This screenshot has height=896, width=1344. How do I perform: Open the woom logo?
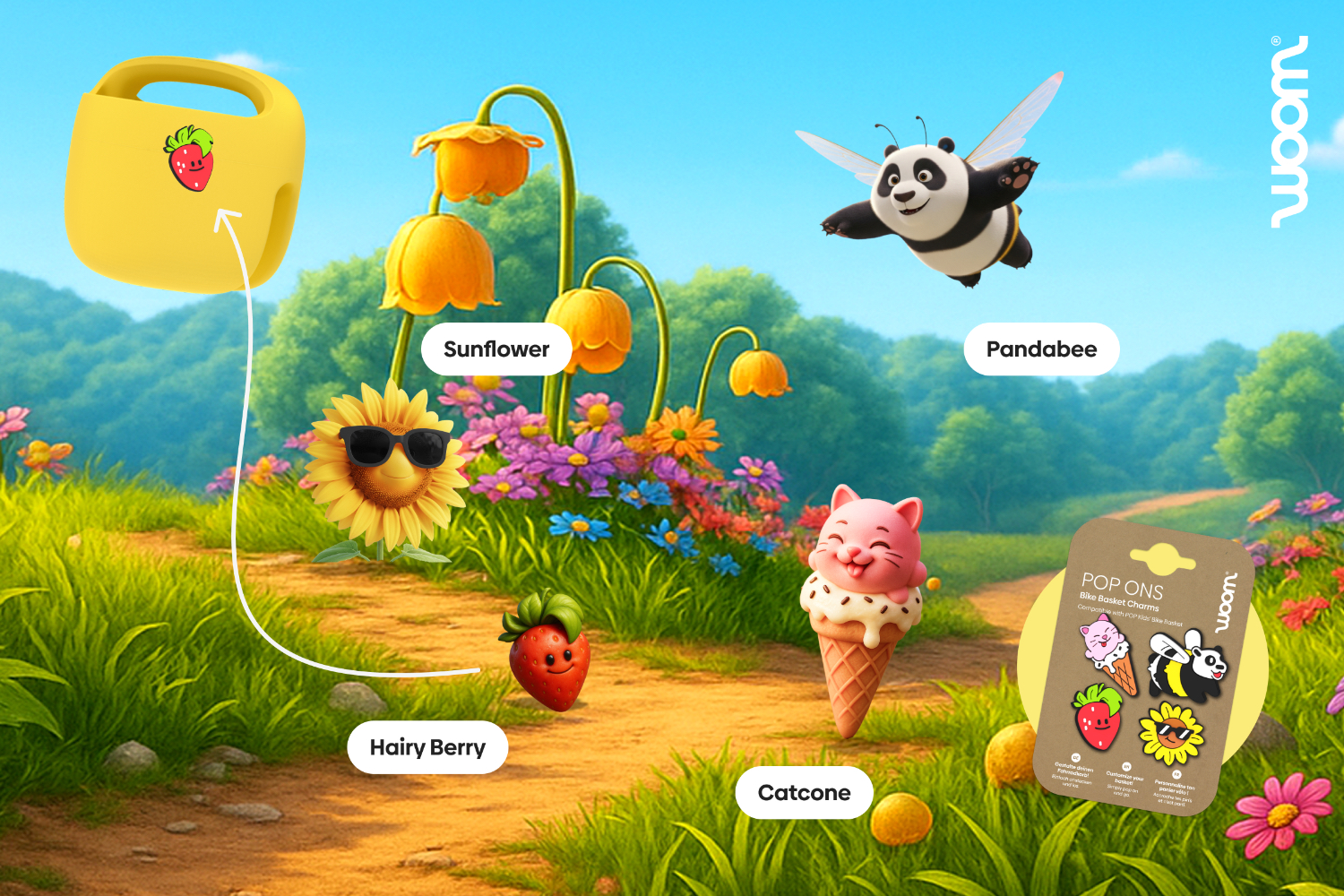pyautogui.click(x=1290, y=132)
